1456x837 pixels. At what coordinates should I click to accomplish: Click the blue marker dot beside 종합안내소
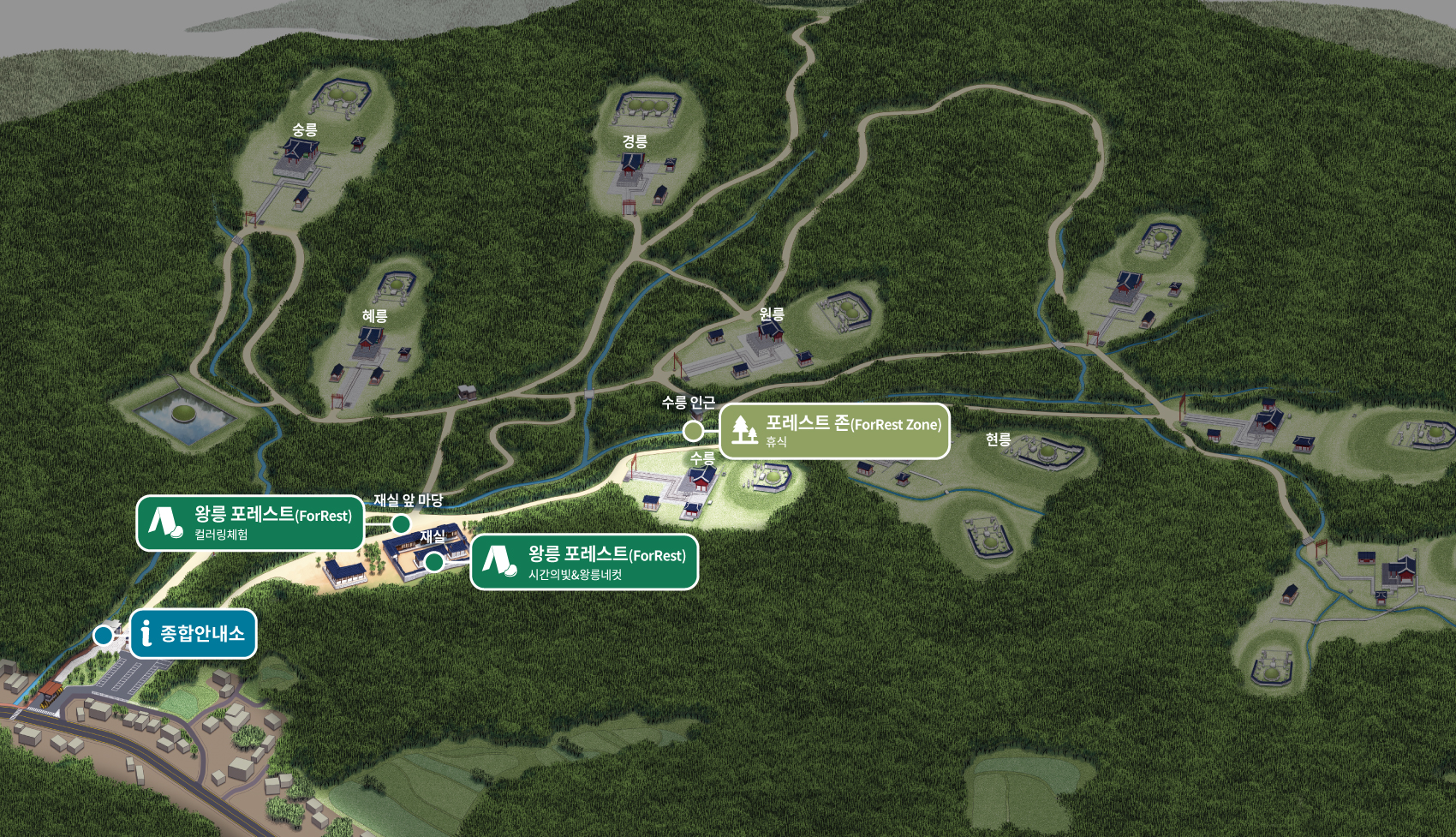tap(104, 635)
